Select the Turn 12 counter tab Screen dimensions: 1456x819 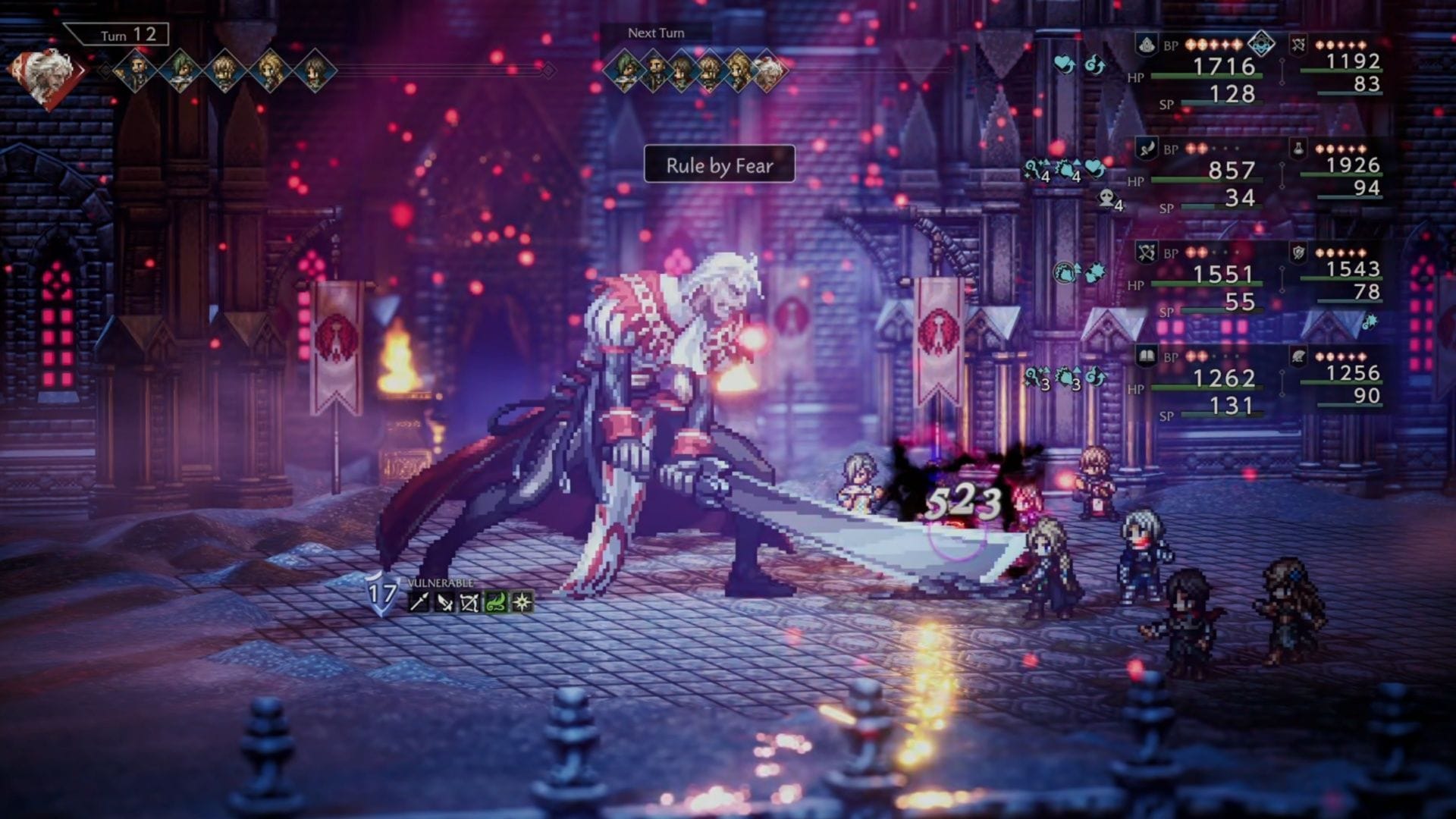tap(125, 35)
